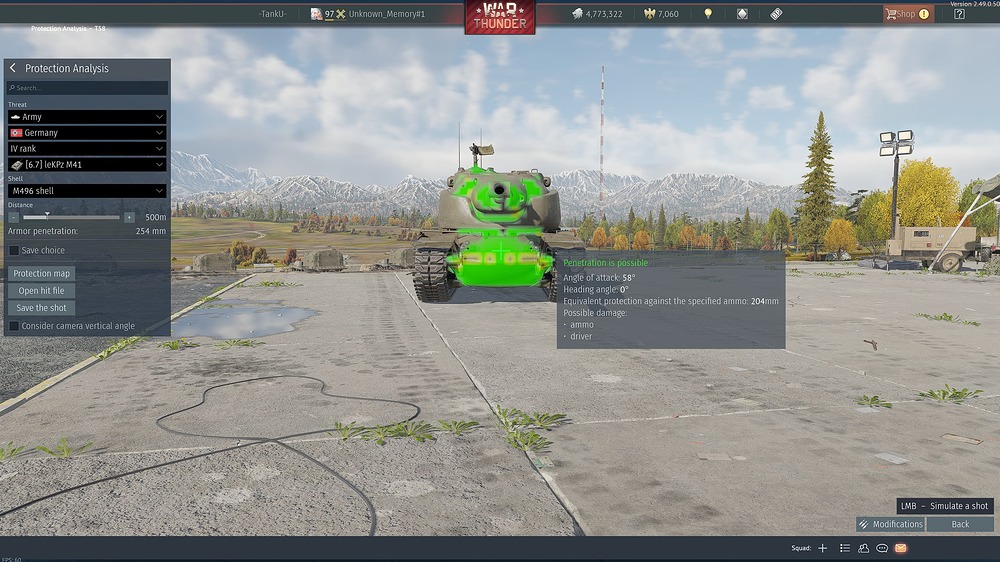The width and height of the screenshot is (1000, 562).
Task: Select the Open hit file button
Action: [x=42, y=291]
